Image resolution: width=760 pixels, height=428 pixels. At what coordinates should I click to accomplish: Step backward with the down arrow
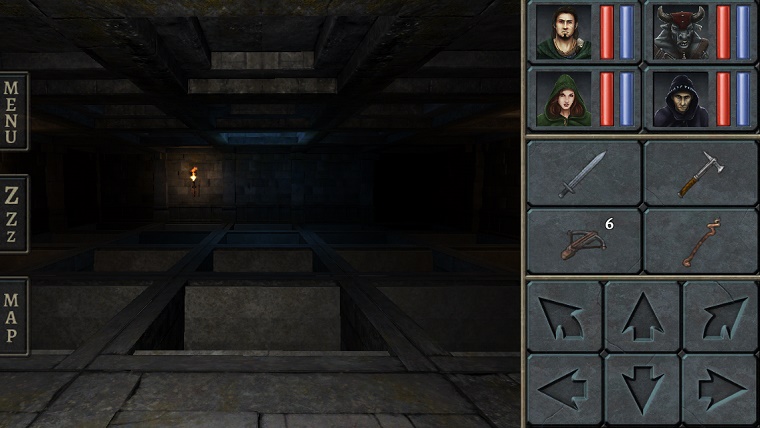click(x=642, y=388)
